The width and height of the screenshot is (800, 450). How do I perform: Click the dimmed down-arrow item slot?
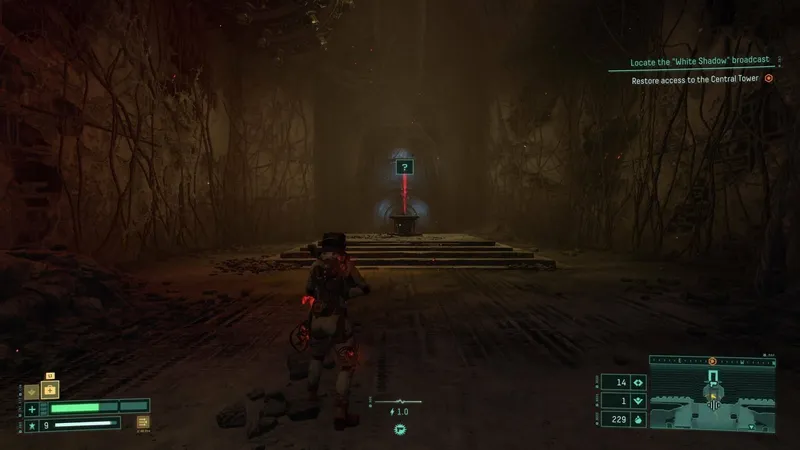(x=32, y=393)
